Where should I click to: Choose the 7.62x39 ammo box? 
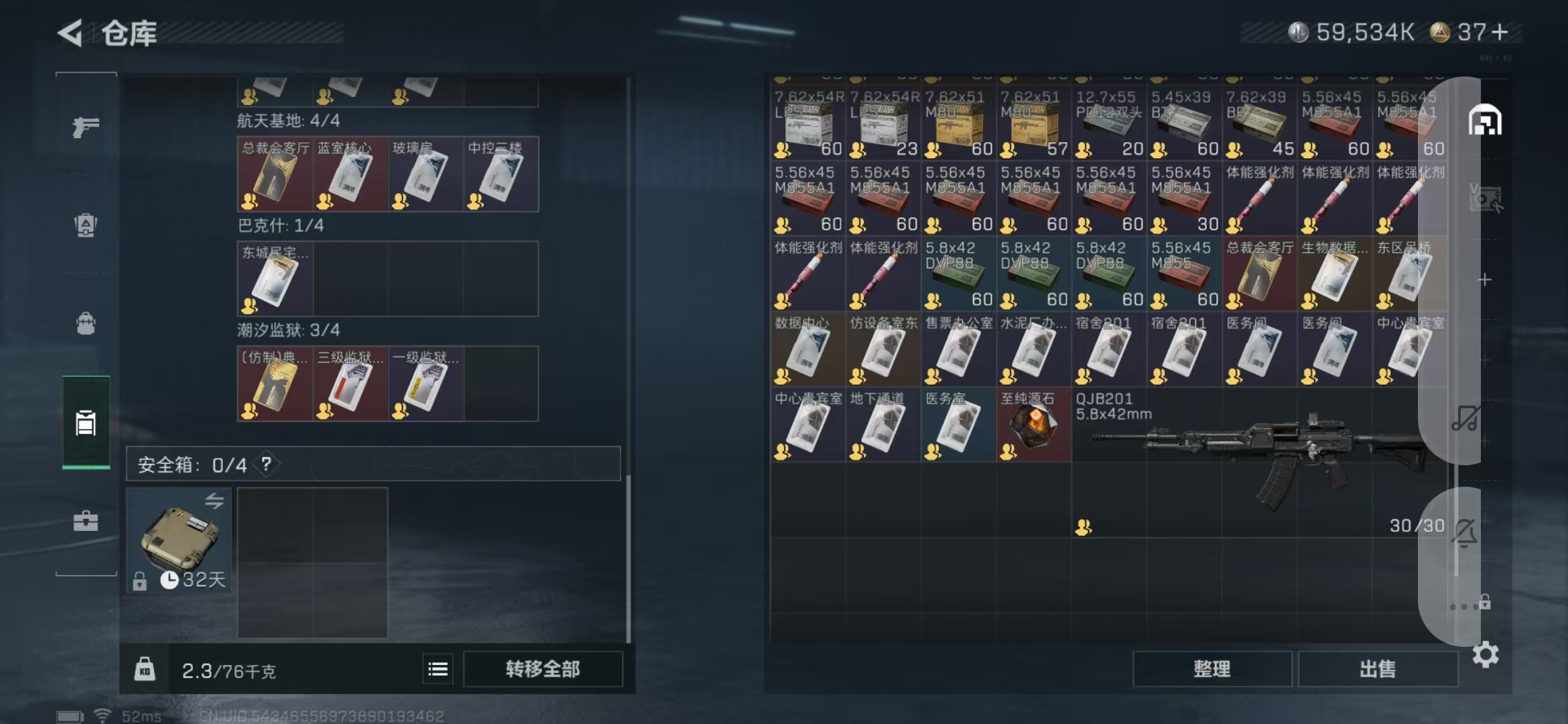pos(1258,123)
